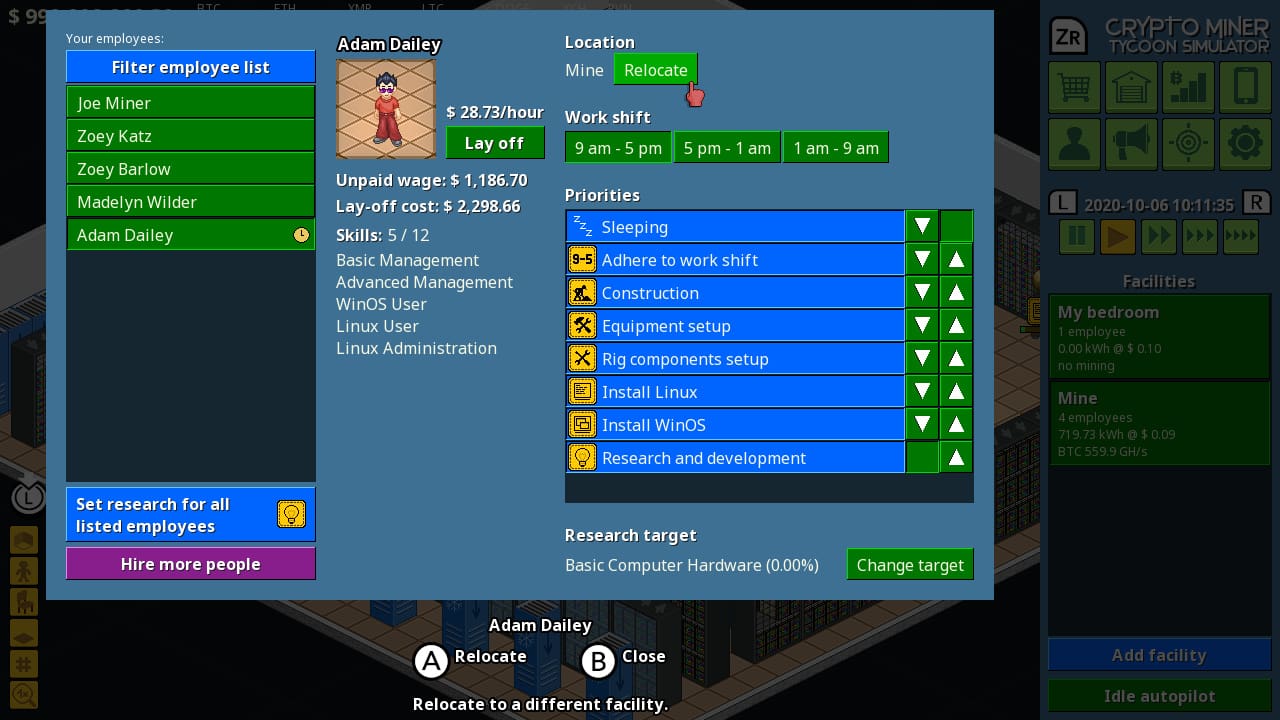Click the Change target button
This screenshot has width=1280, height=720.
tap(910, 564)
